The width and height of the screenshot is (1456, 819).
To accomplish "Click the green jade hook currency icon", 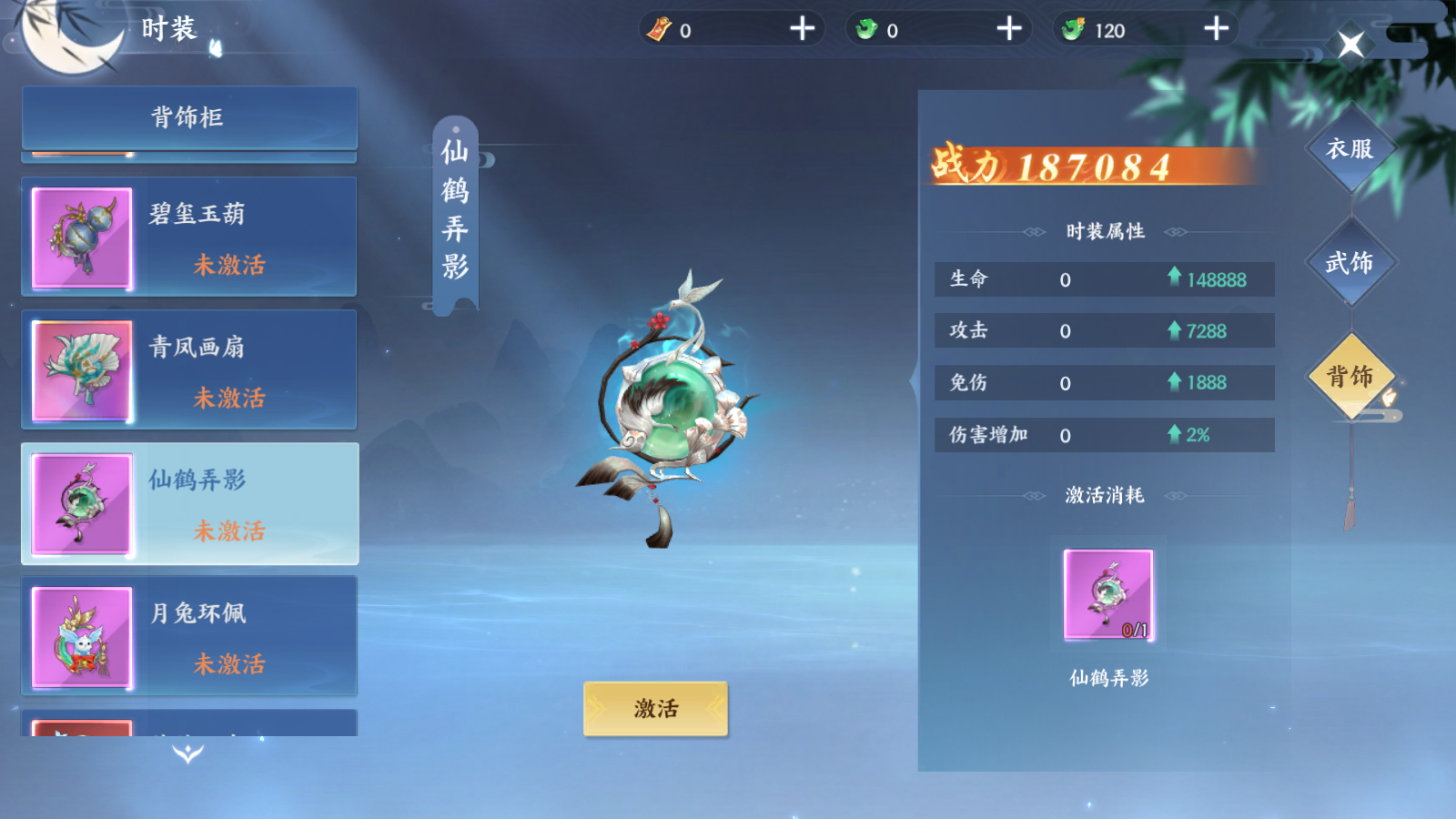I will coord(865,28).
